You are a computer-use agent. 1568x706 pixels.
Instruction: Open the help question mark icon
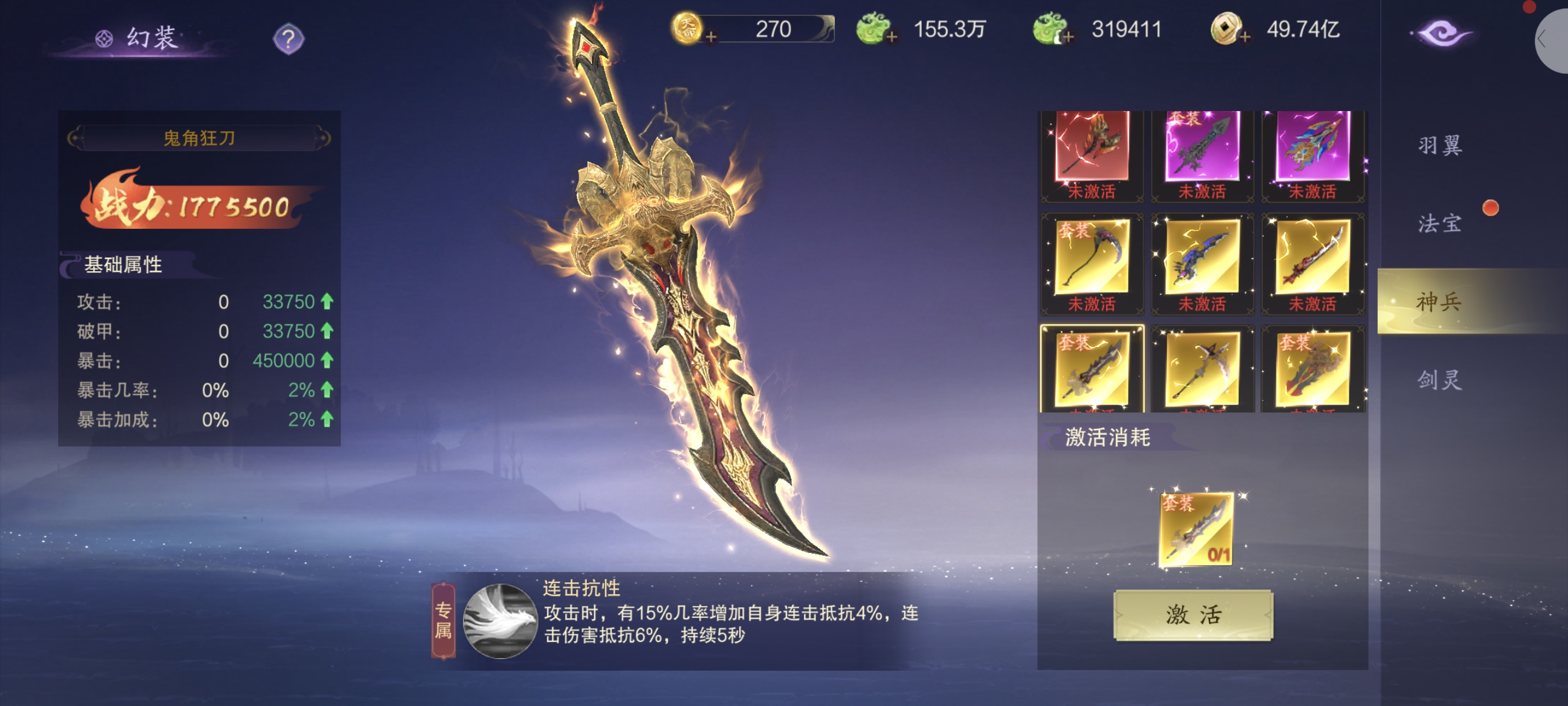coord(288,39)
